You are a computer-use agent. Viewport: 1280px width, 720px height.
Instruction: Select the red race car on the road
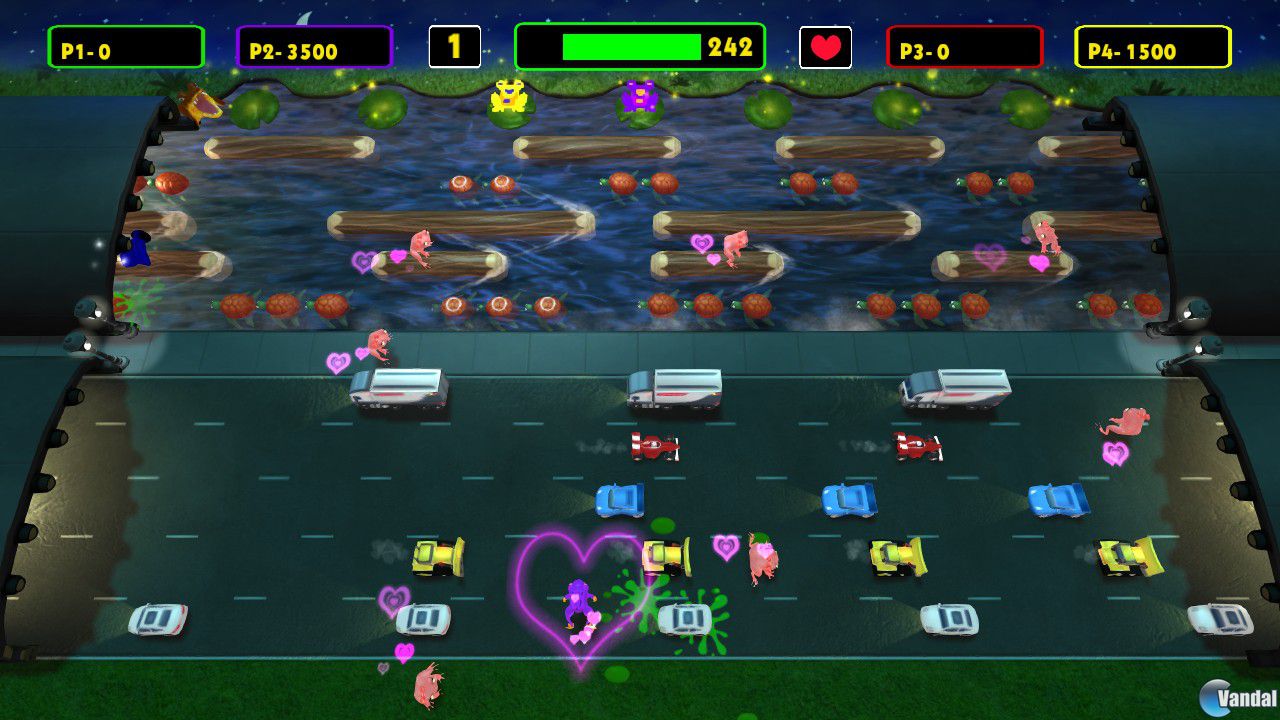pos(654,446)
